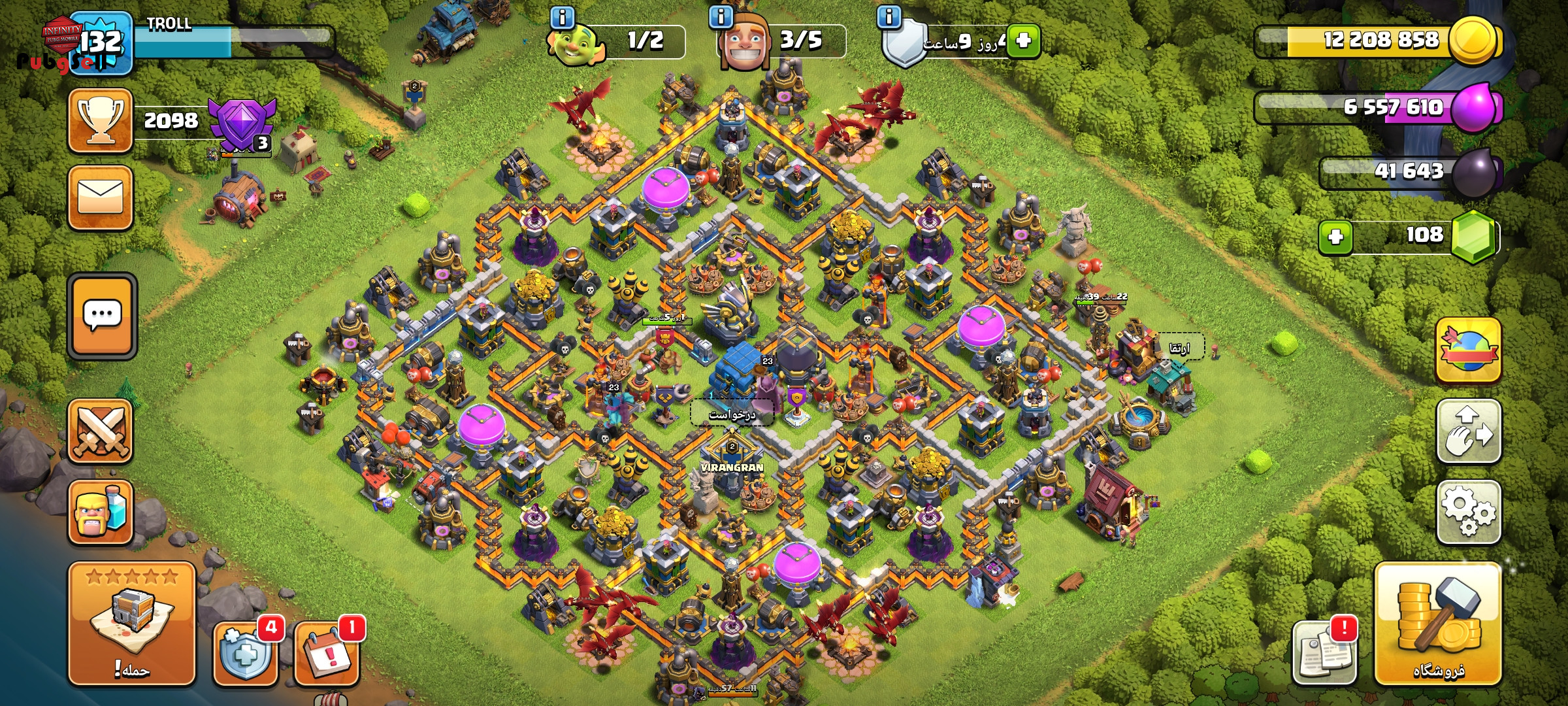
Task: Add gems with the green plus
Action: [x=1335, y=237]
